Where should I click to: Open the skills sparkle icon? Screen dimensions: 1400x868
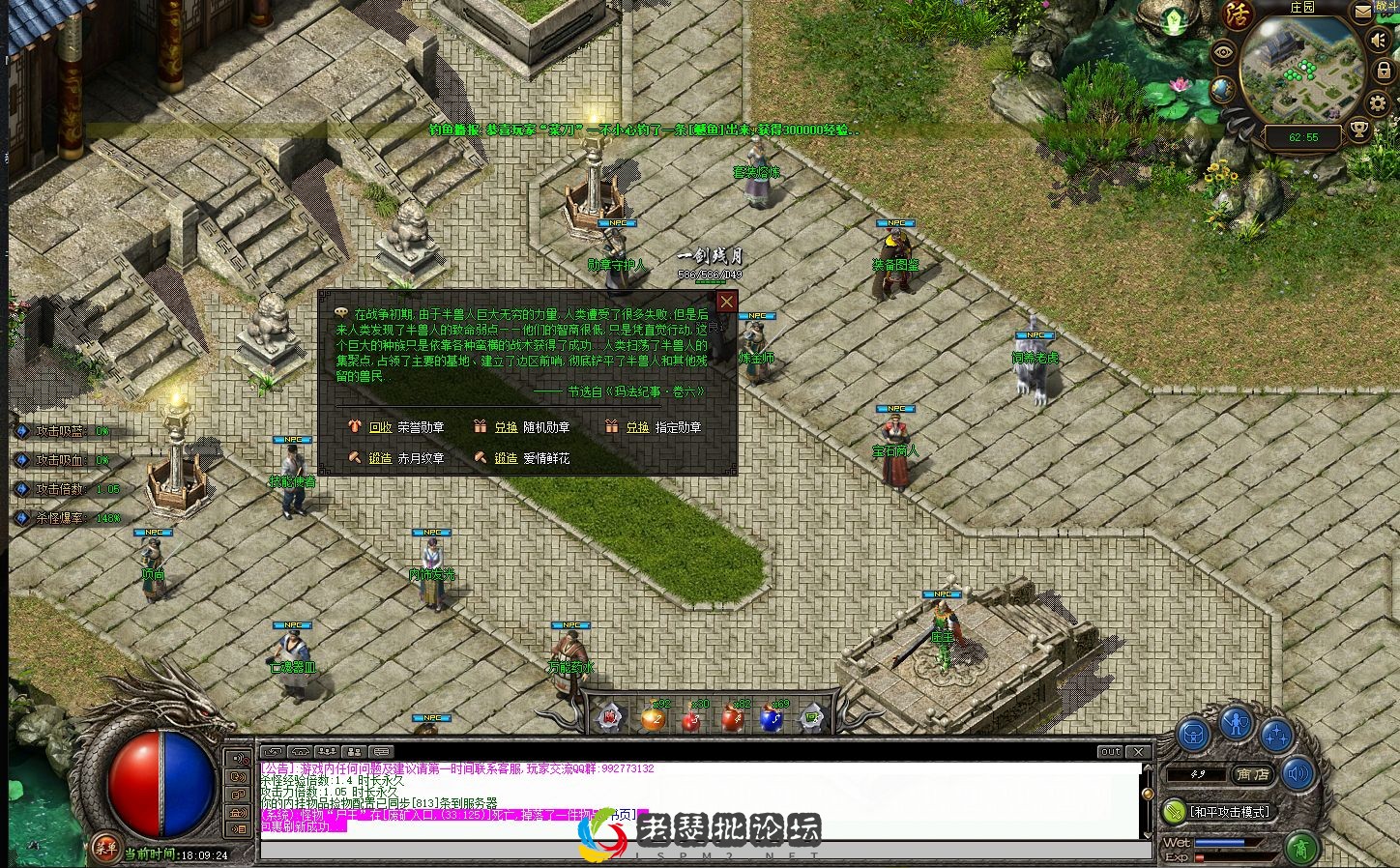pos(1277,736)
